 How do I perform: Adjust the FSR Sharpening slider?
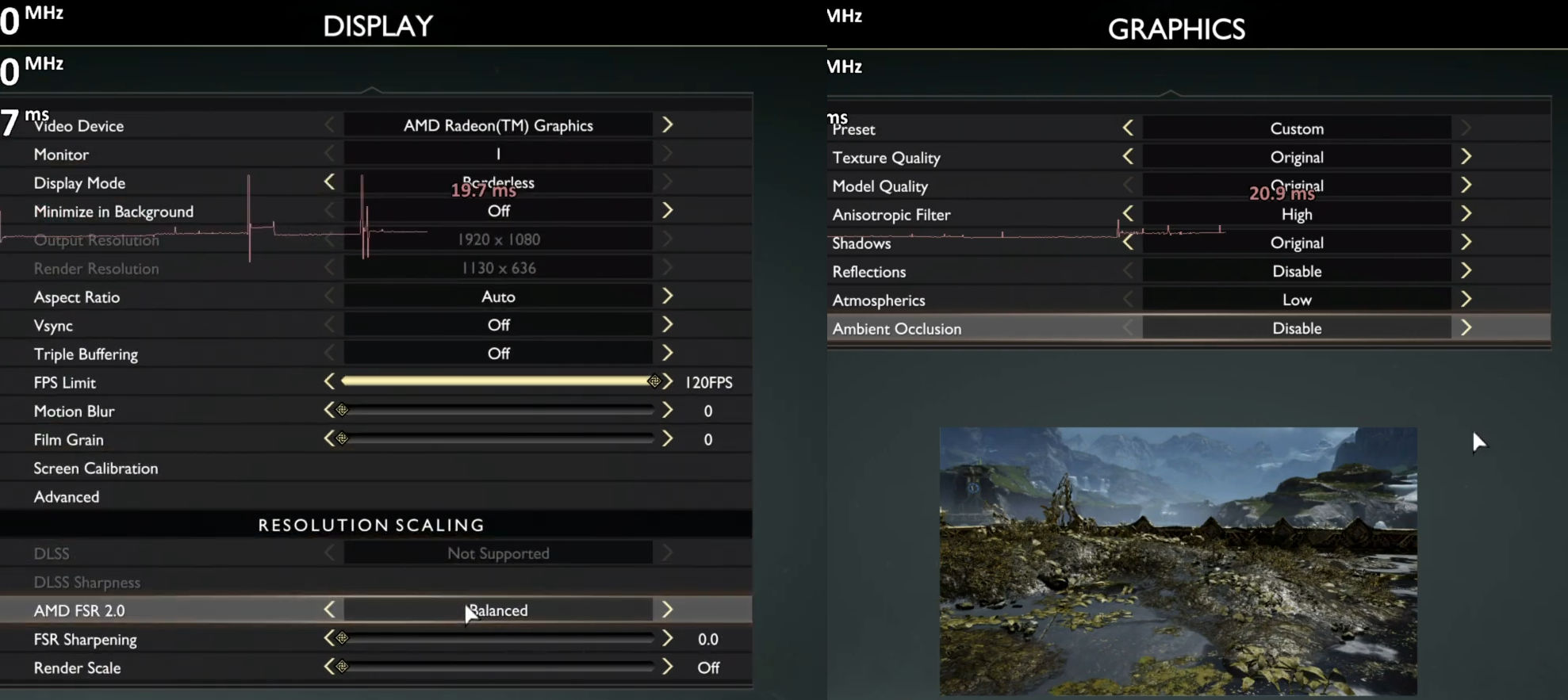498,639
